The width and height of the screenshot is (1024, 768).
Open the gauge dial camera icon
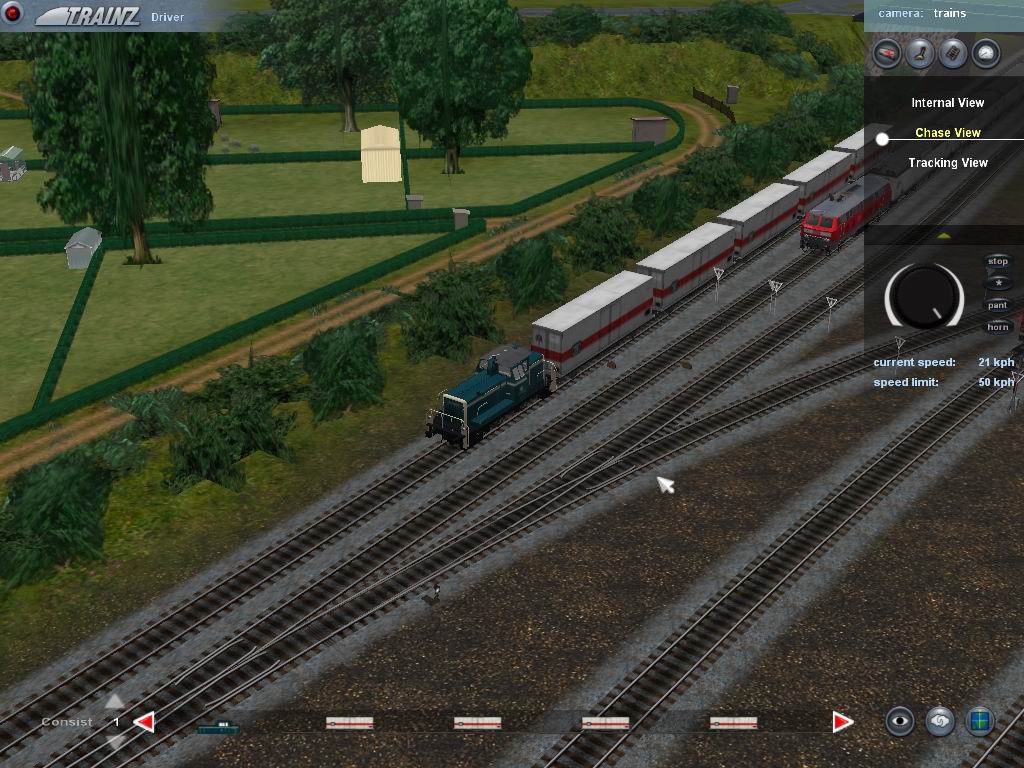pyautogui.click(x=986, y=53)
